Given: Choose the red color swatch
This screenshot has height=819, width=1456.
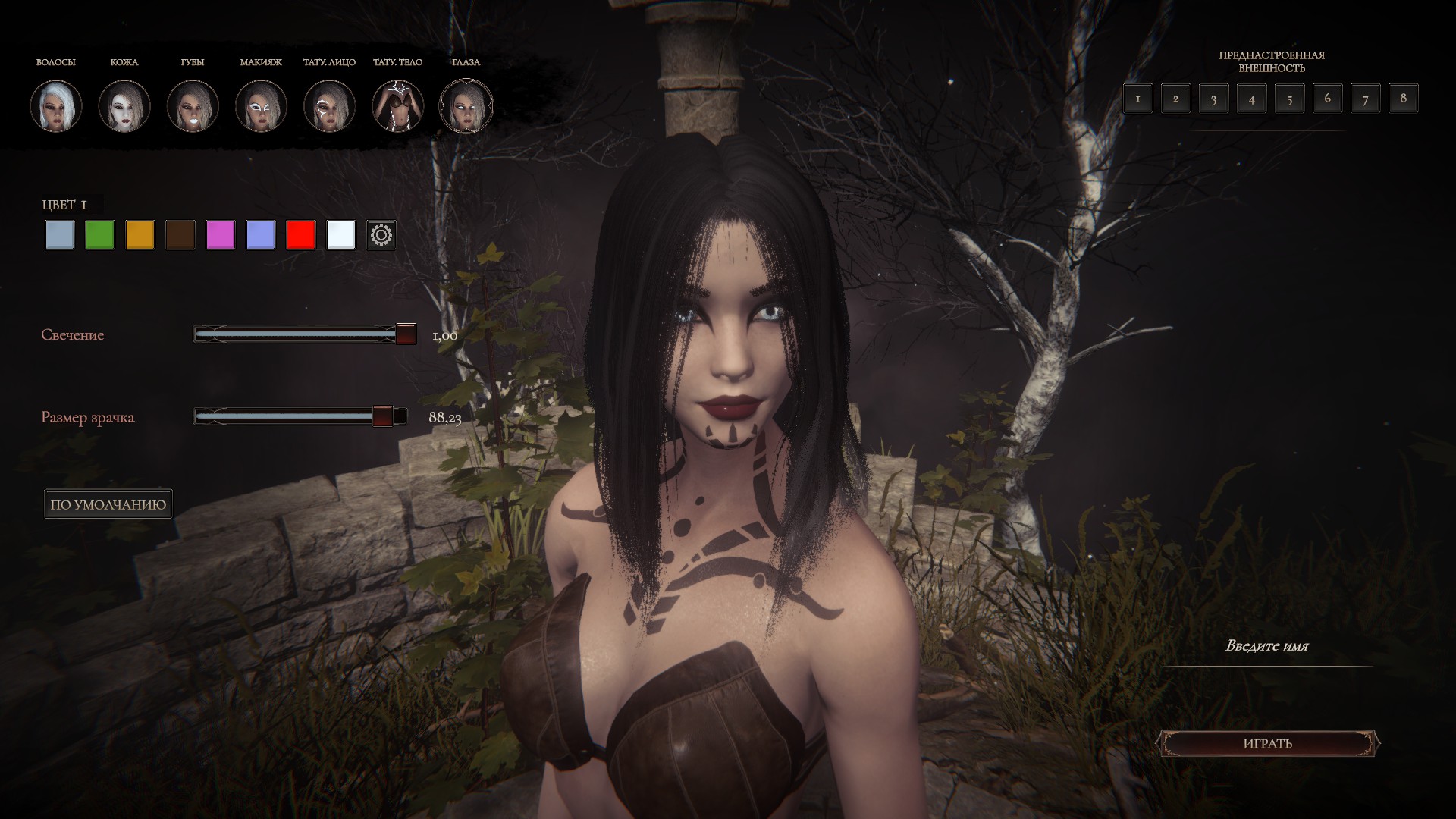Looking at the screenshot, I should pyautogui.click(x=301, y=235).
